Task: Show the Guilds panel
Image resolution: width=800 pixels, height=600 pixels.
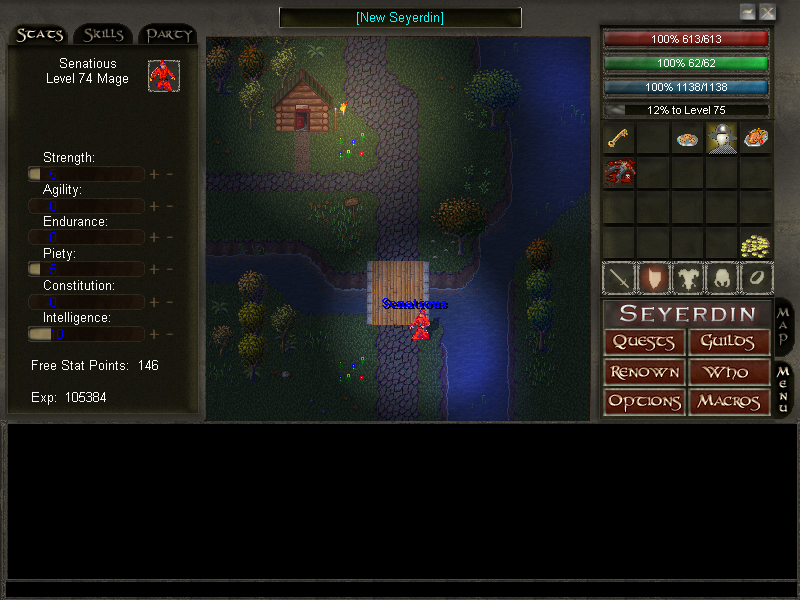Action: point(729,342)
